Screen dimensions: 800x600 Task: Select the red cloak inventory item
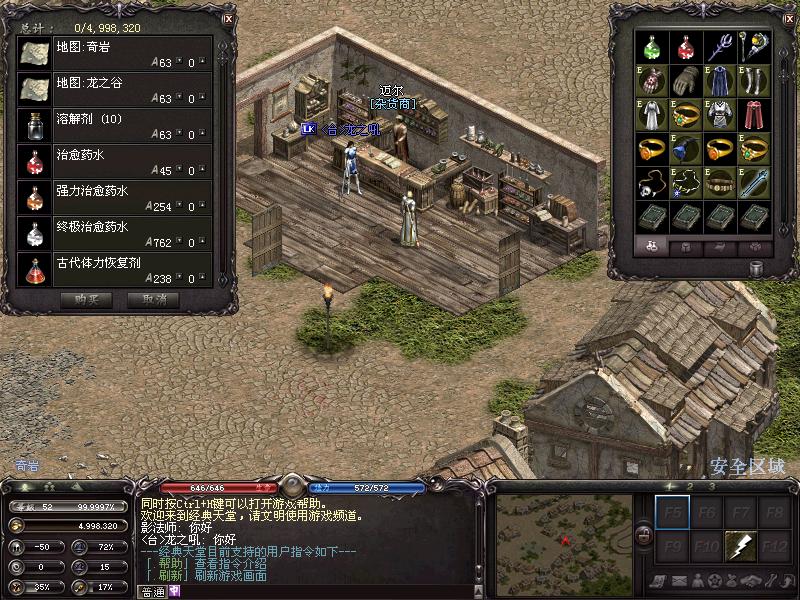[754, 114]
